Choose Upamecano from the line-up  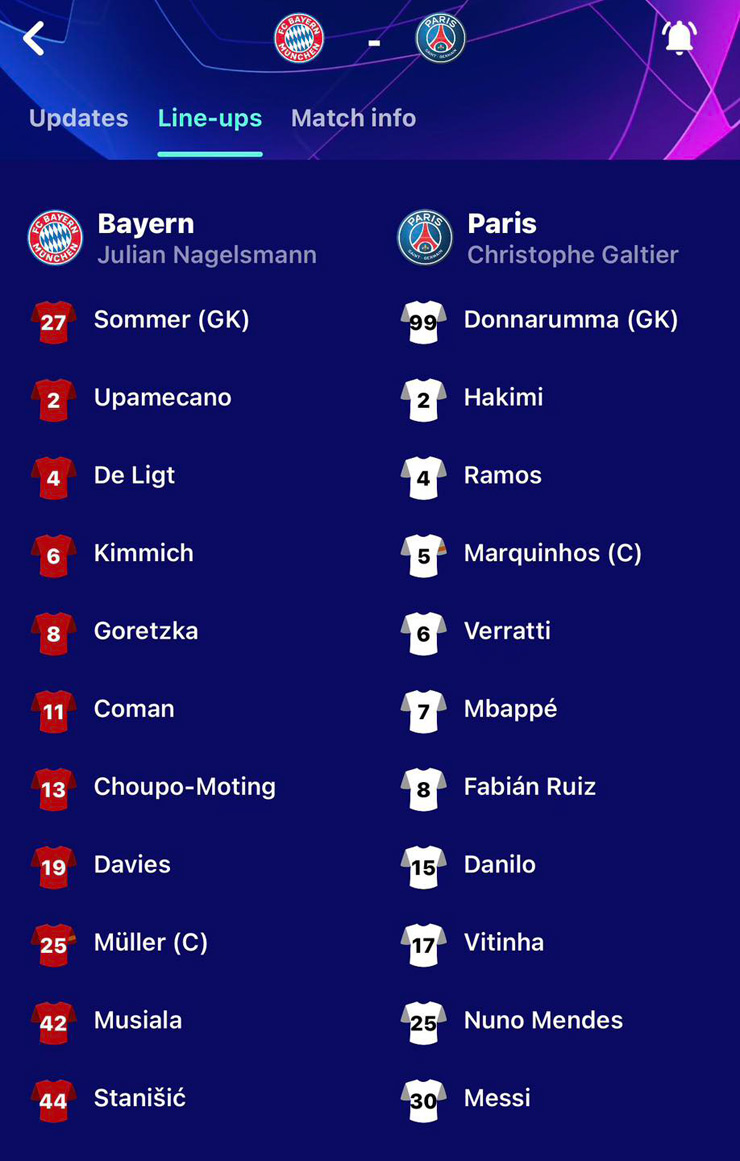[x=162, y=398]
